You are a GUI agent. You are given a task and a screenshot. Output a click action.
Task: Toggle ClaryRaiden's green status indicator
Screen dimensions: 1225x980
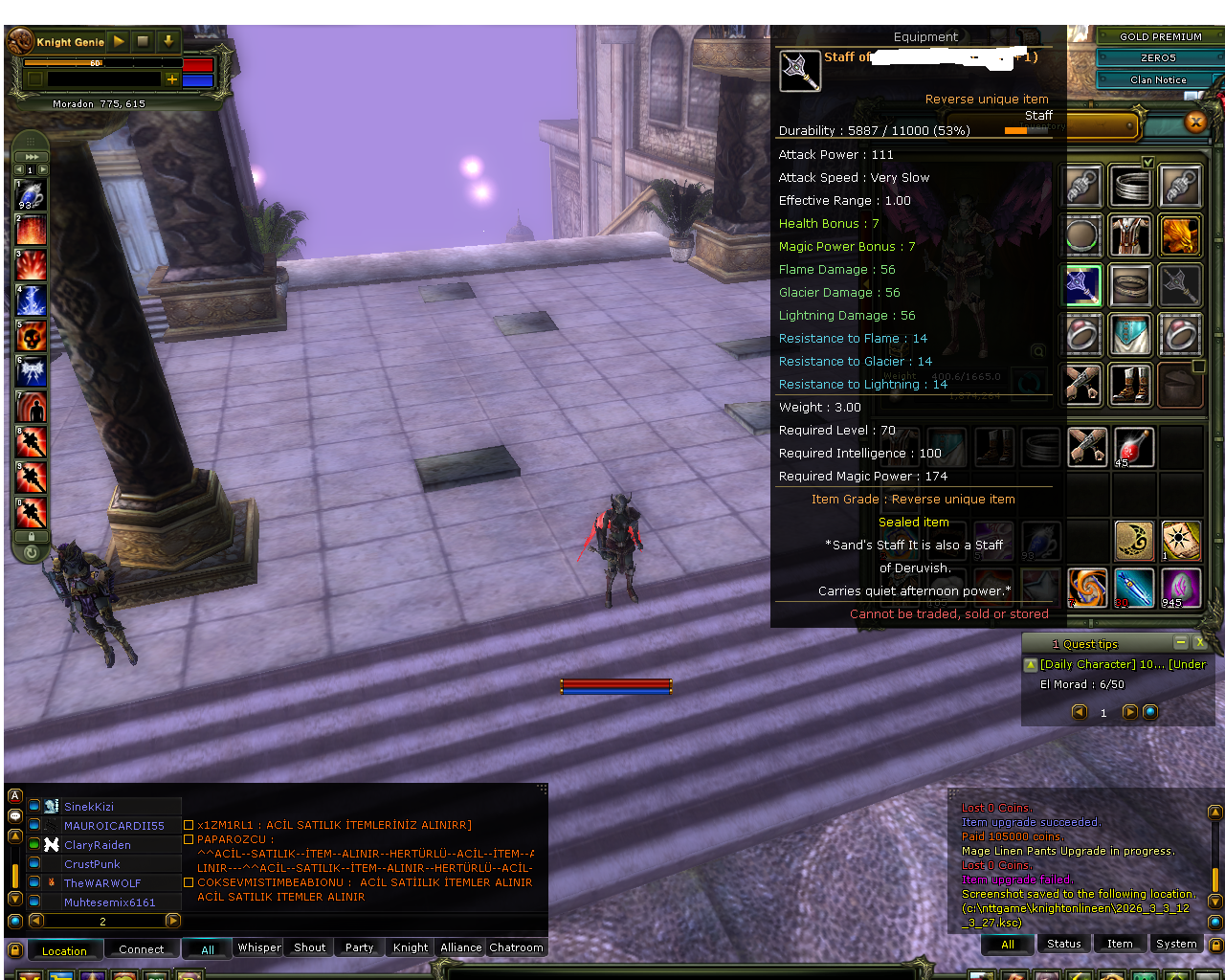34,844
